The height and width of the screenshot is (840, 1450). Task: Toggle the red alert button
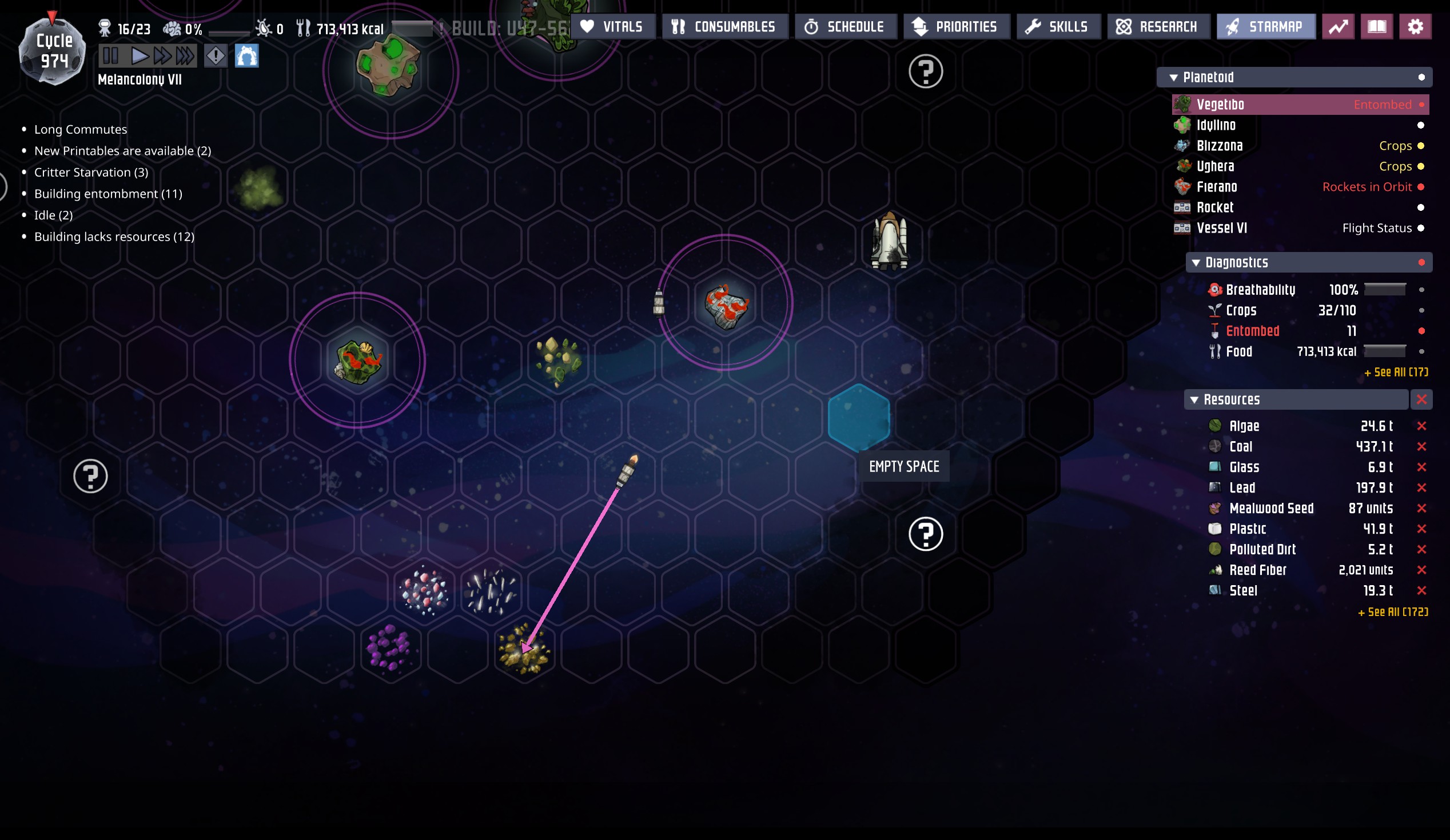click(x=216, y=56)
